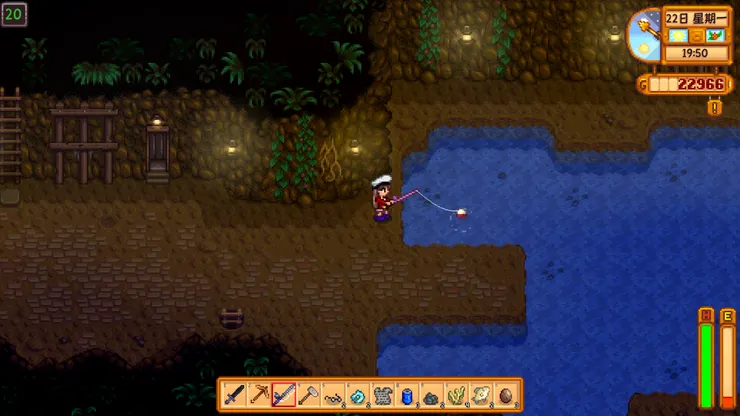Select the sword in the hotbar
Screen dimensions: 740x416
(x=235, y=394)
